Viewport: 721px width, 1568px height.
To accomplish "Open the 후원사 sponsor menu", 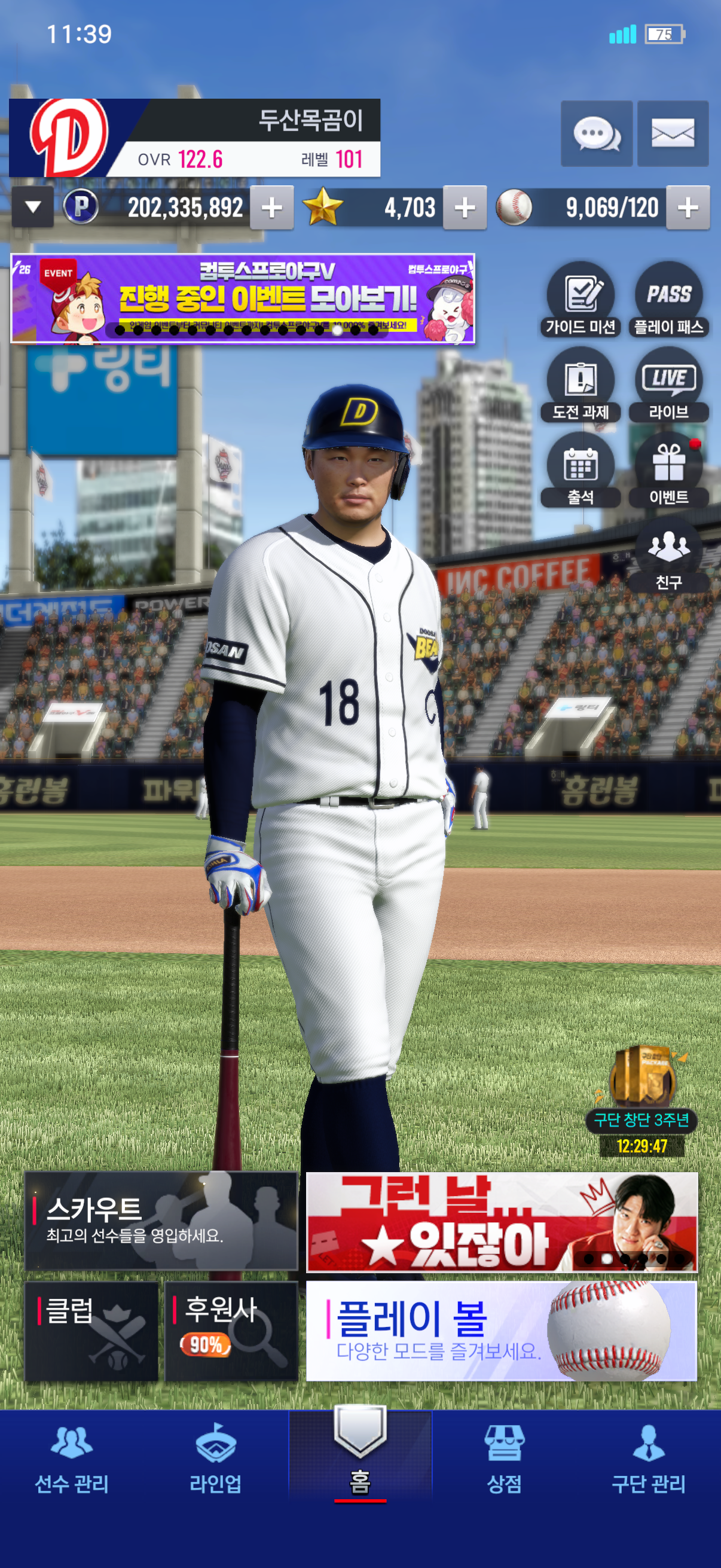I will pyautogui.click(x=231, y=1331).
